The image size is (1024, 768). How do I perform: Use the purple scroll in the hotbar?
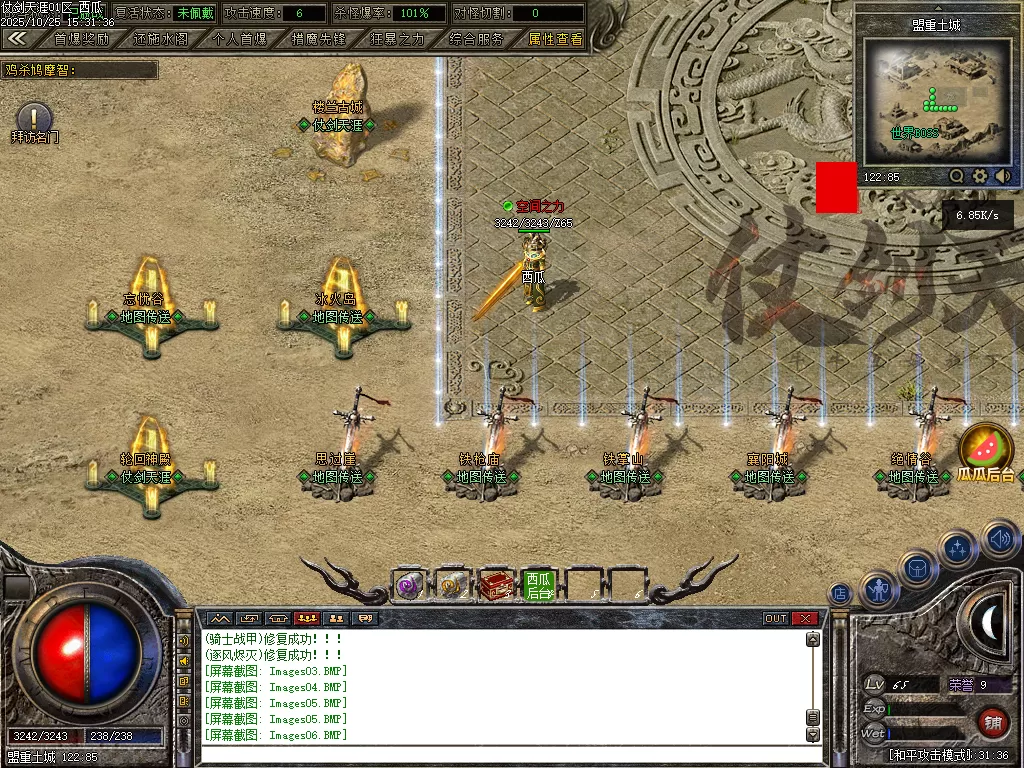point(409,586)
